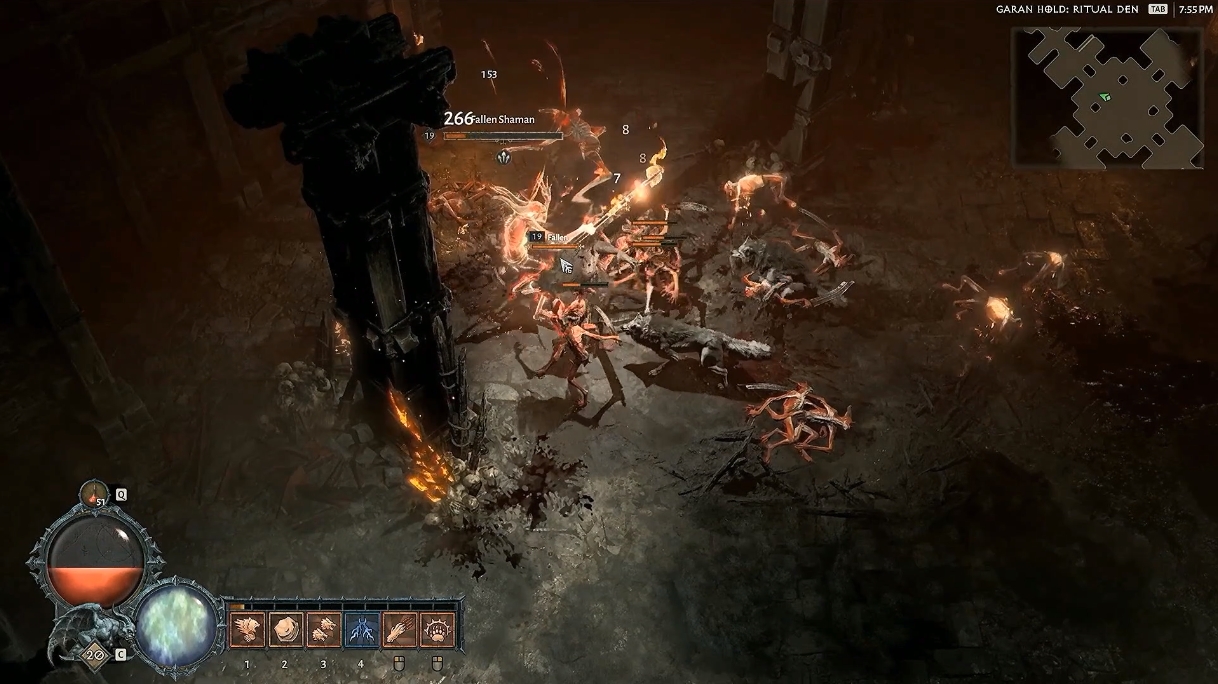
Task: Use the healing potion icon
Action: [95, 494]
